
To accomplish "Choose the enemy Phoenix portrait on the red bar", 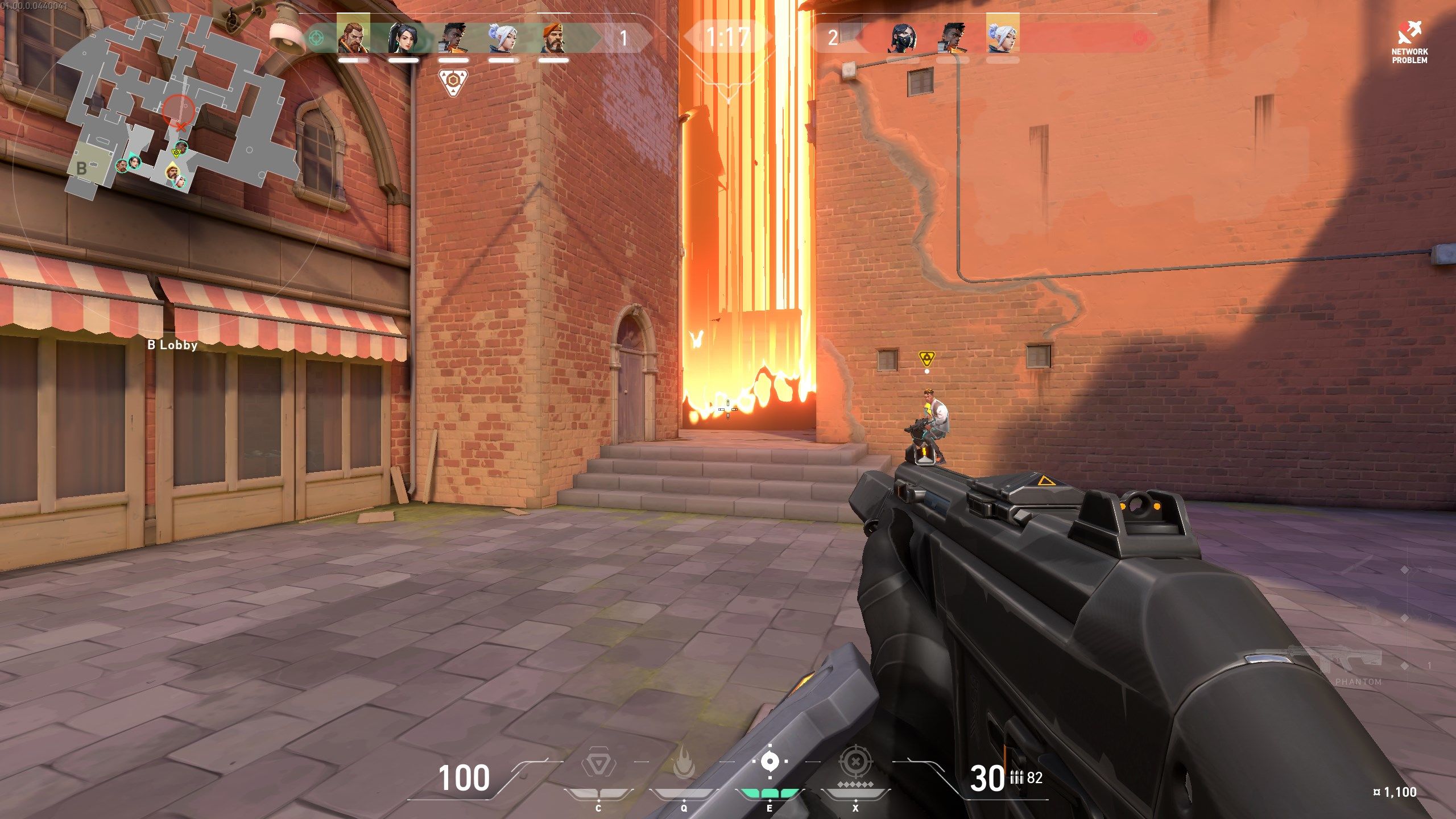I will pos(953,38).
